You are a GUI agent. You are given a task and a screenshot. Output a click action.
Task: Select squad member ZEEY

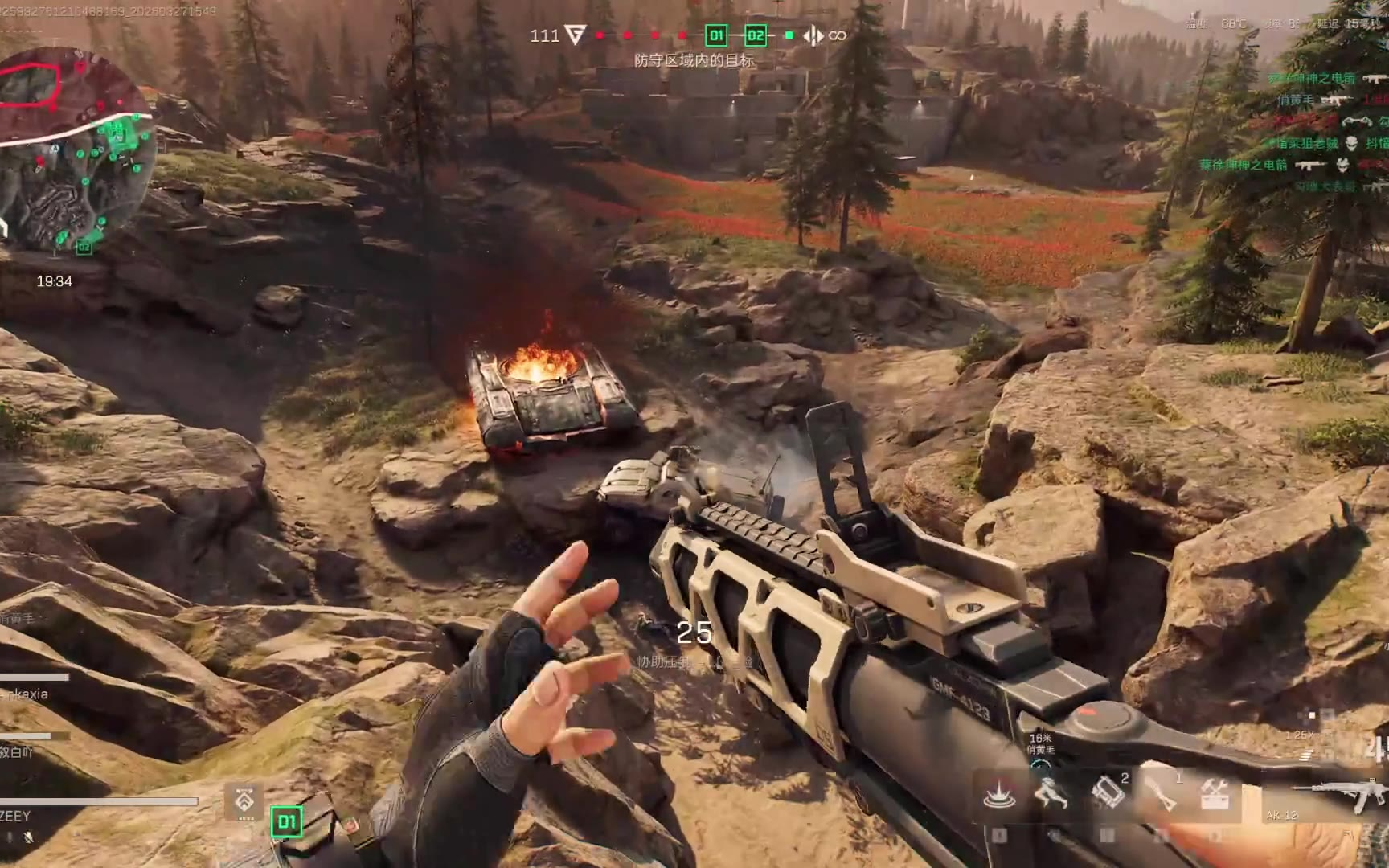pos(16,816)
